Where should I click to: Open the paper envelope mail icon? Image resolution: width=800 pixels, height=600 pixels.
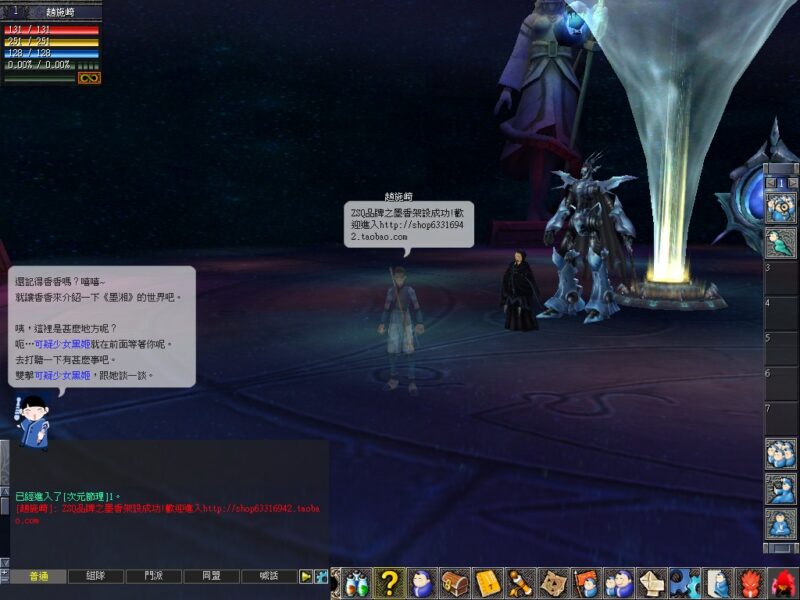[651, 583]
